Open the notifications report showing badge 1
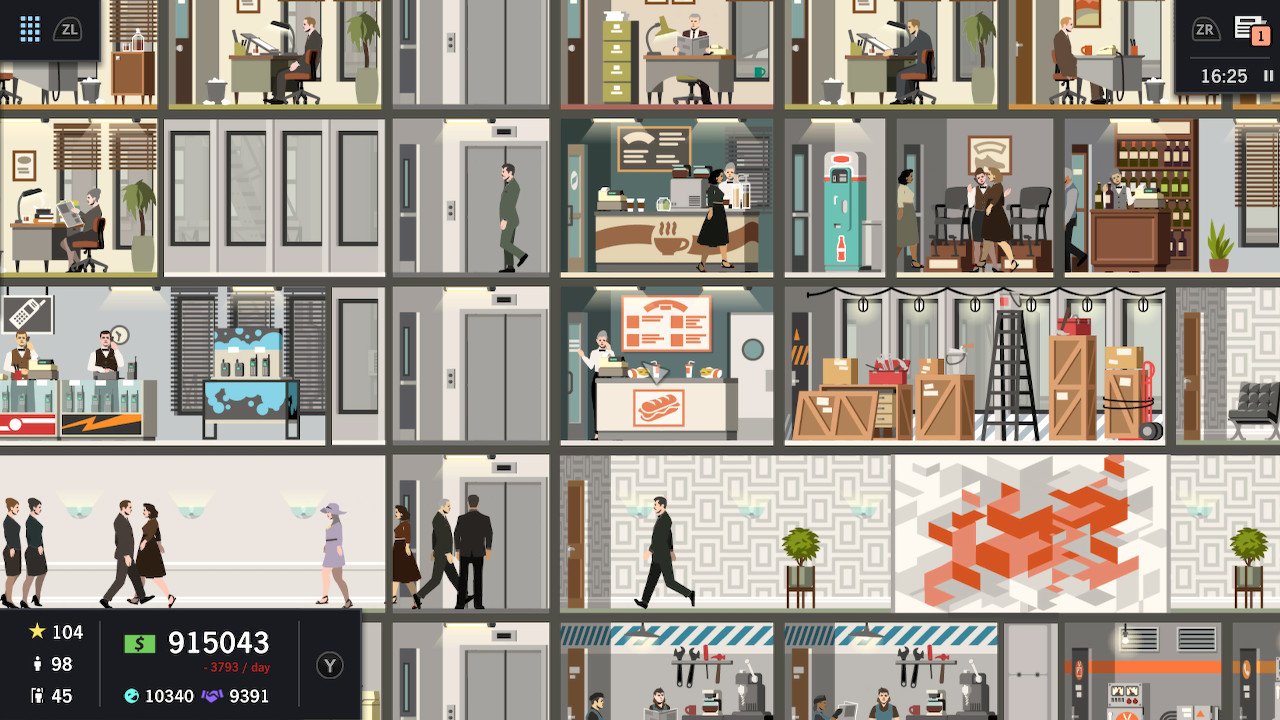 tap(1251, 28)
